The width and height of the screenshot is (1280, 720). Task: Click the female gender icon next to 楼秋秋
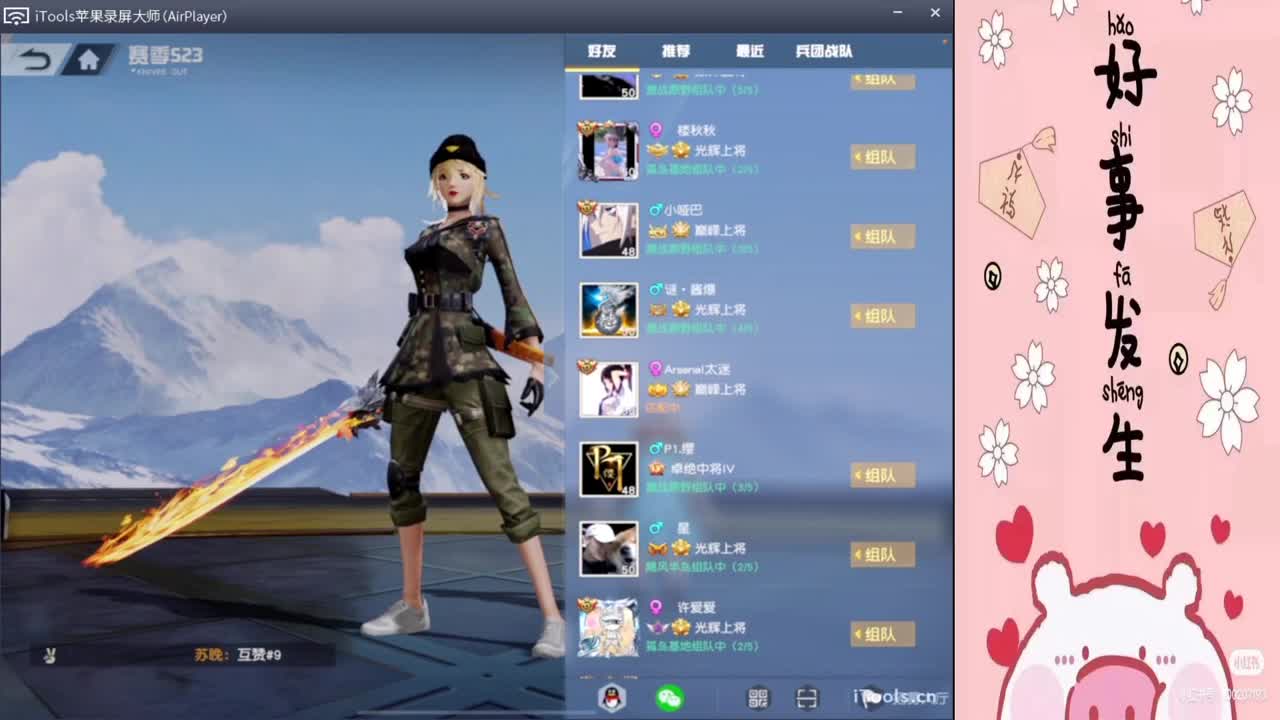coord(656,130)
